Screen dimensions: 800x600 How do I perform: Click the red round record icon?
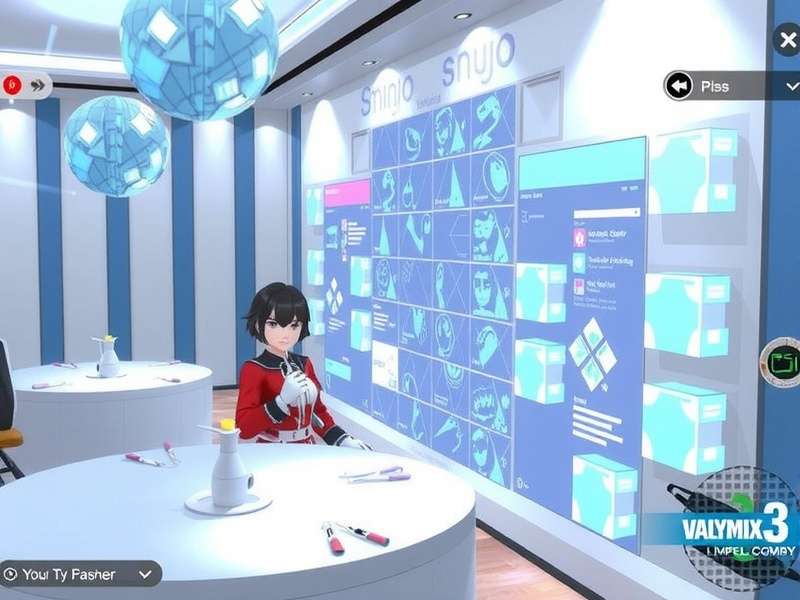coord(12,85)
